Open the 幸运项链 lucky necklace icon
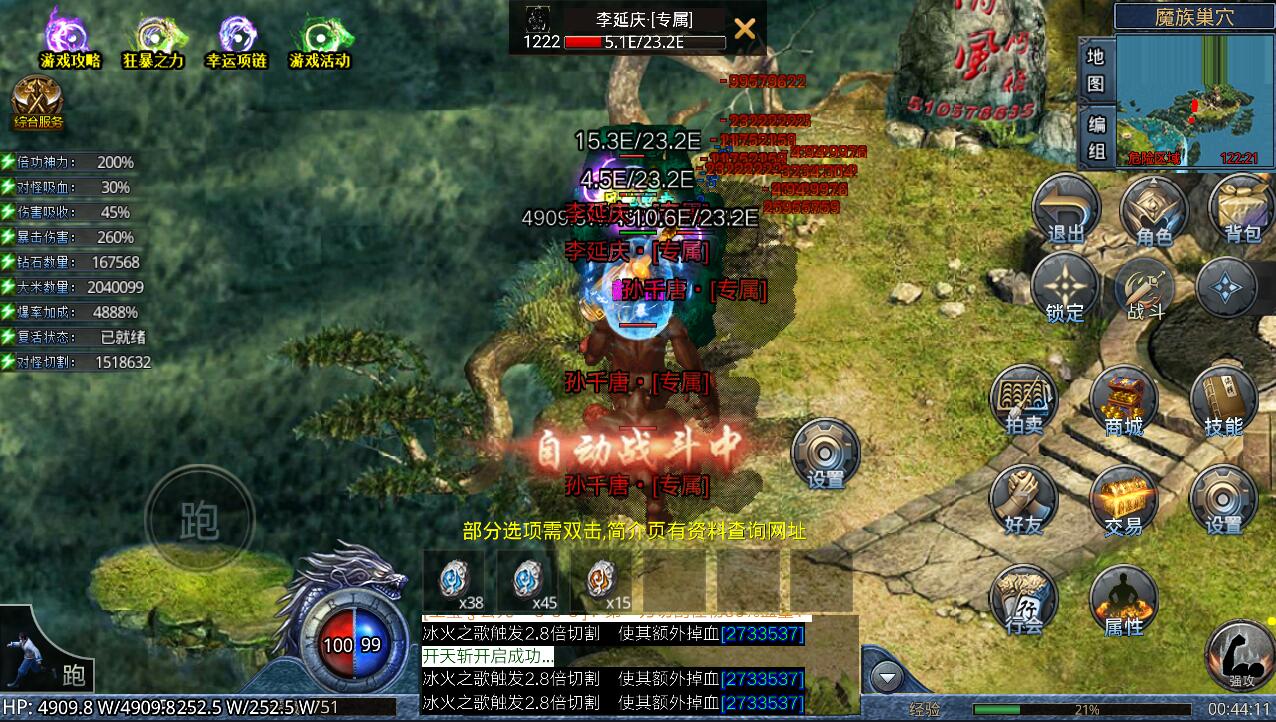This screenshot has height=722, width=1276. click(236, 38)
